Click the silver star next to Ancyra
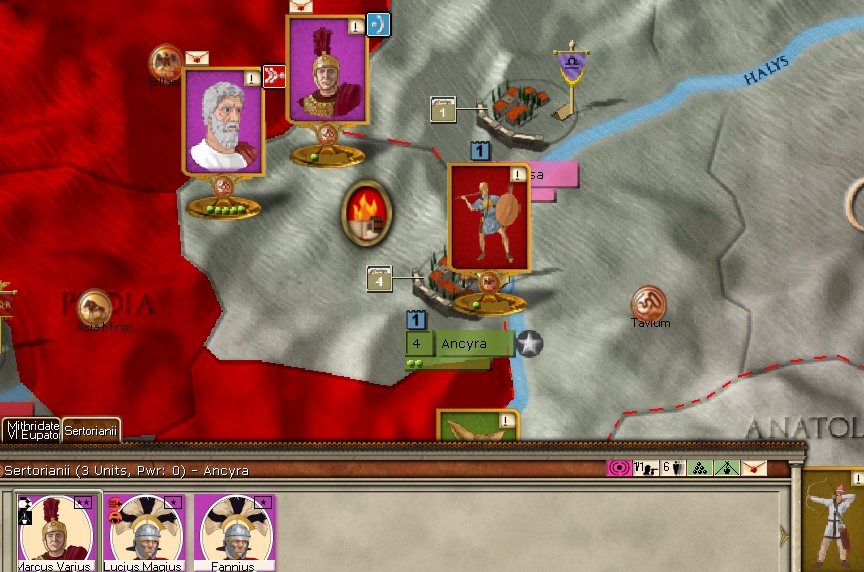Viewport: 864px width, 572px height. coord(529,344)
